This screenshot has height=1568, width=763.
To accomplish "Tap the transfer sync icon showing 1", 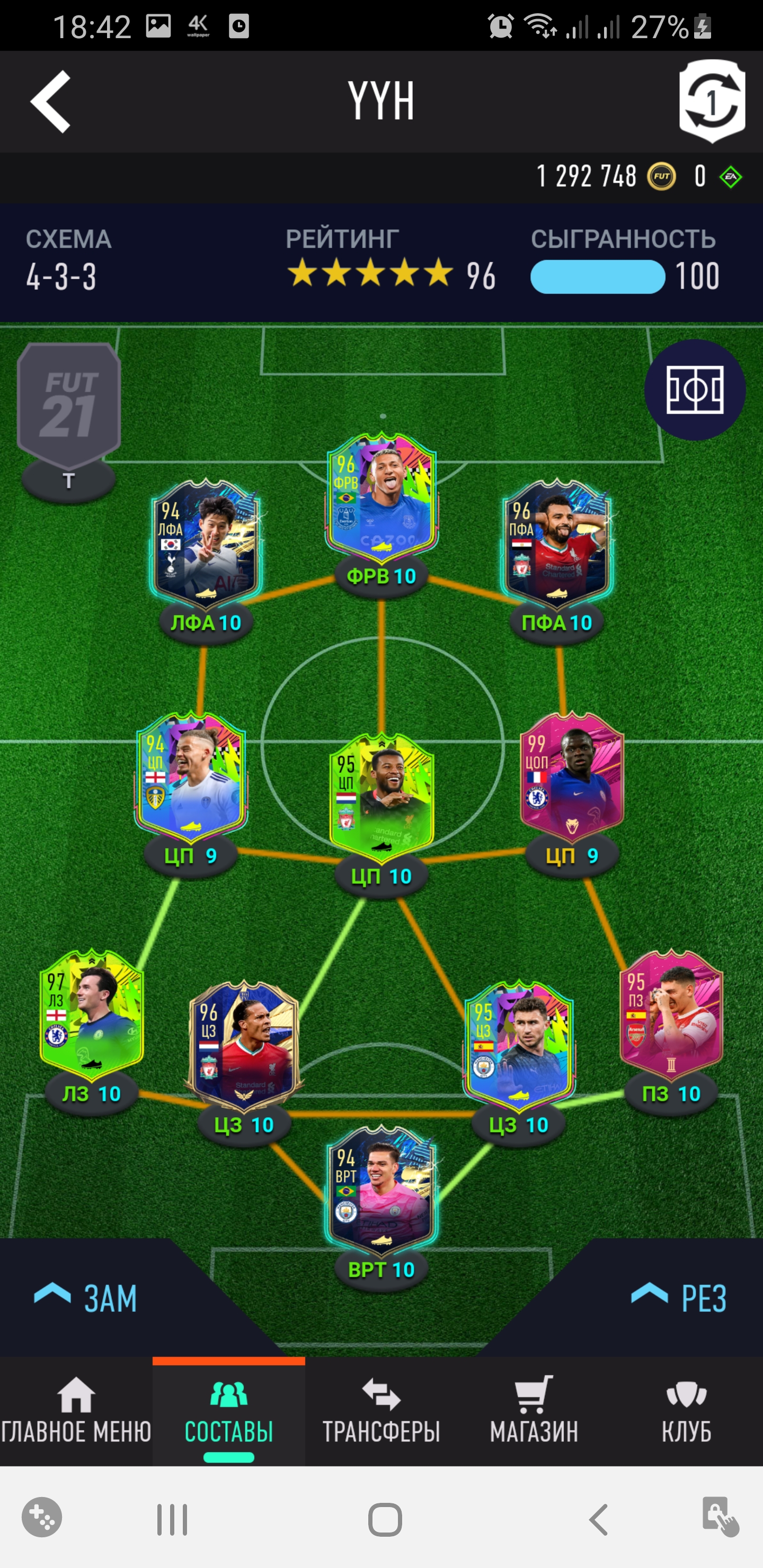I will coord(713,101).
